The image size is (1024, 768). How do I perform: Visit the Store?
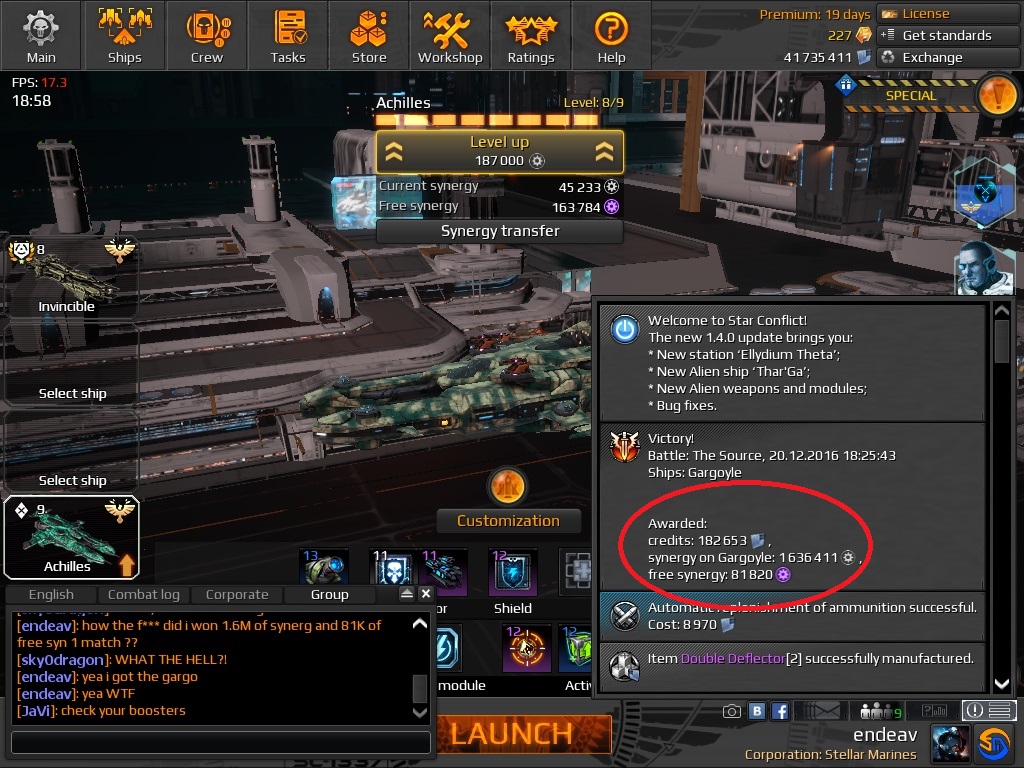[369, 35]
